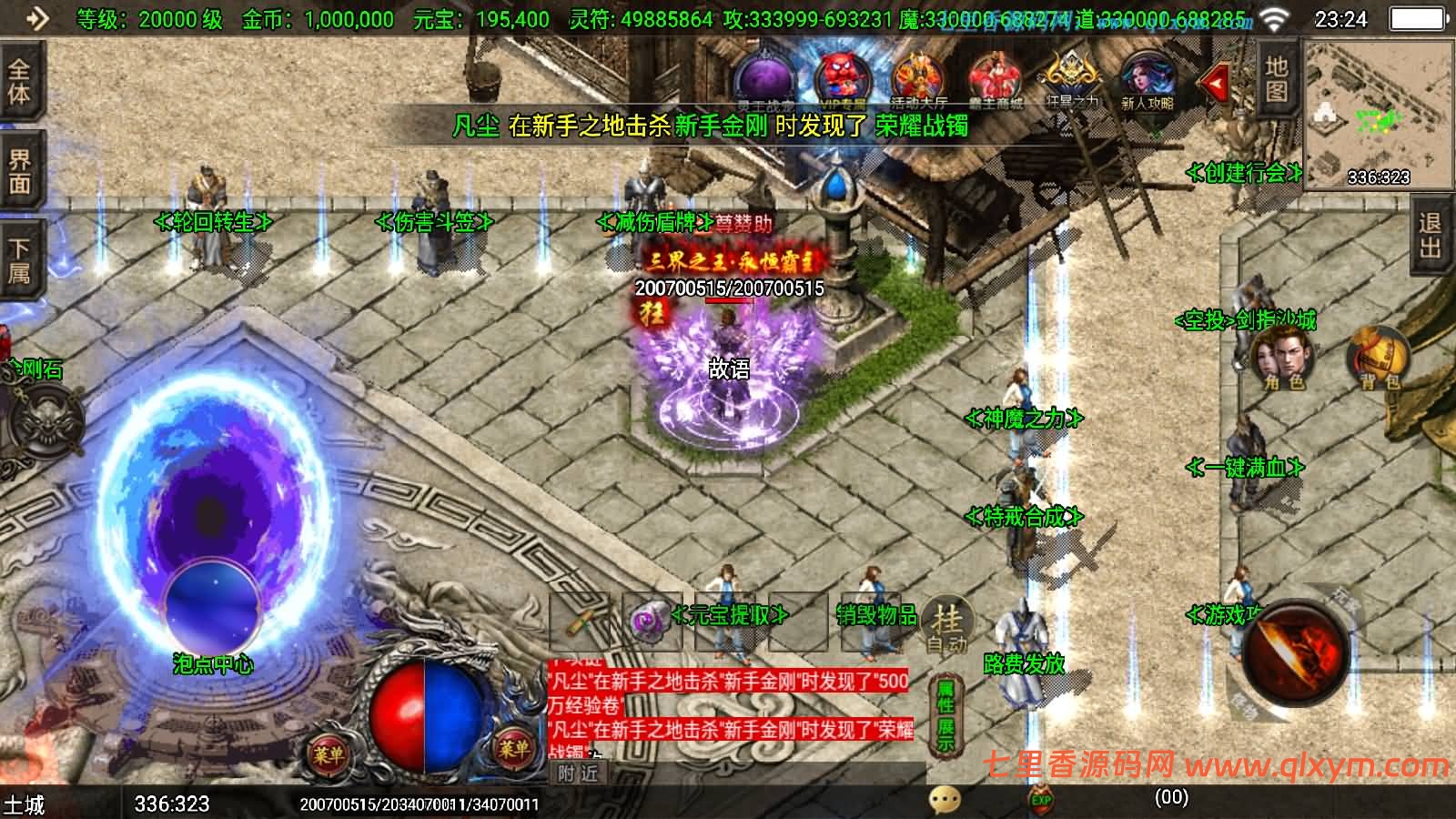This screenshot has width=1456, height=819.
Task: Open the 下属 side button
Action: click(x=20, y=260)
